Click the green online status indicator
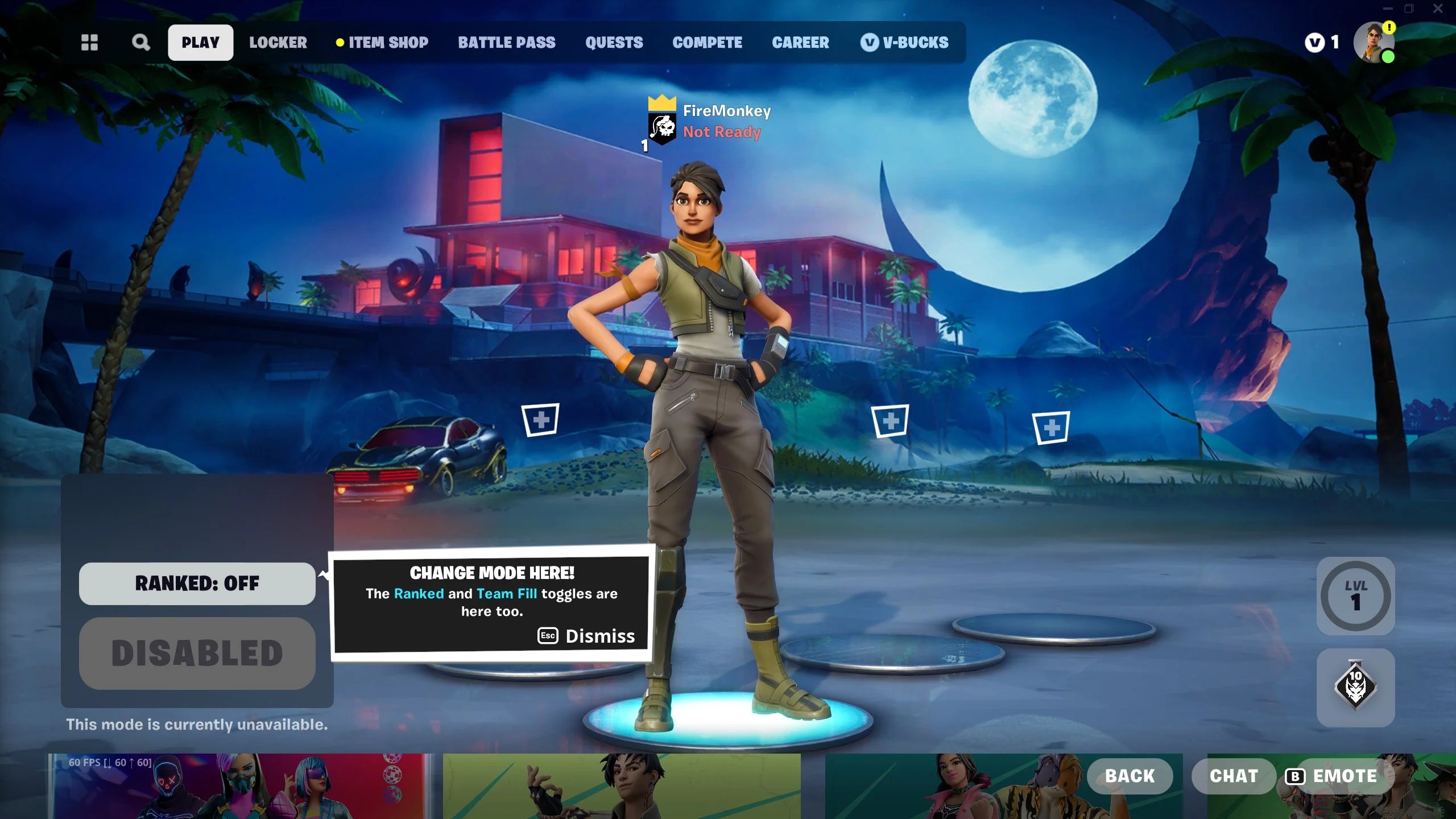This screenshot has width=1456, height=819. tap(1389, 57)
